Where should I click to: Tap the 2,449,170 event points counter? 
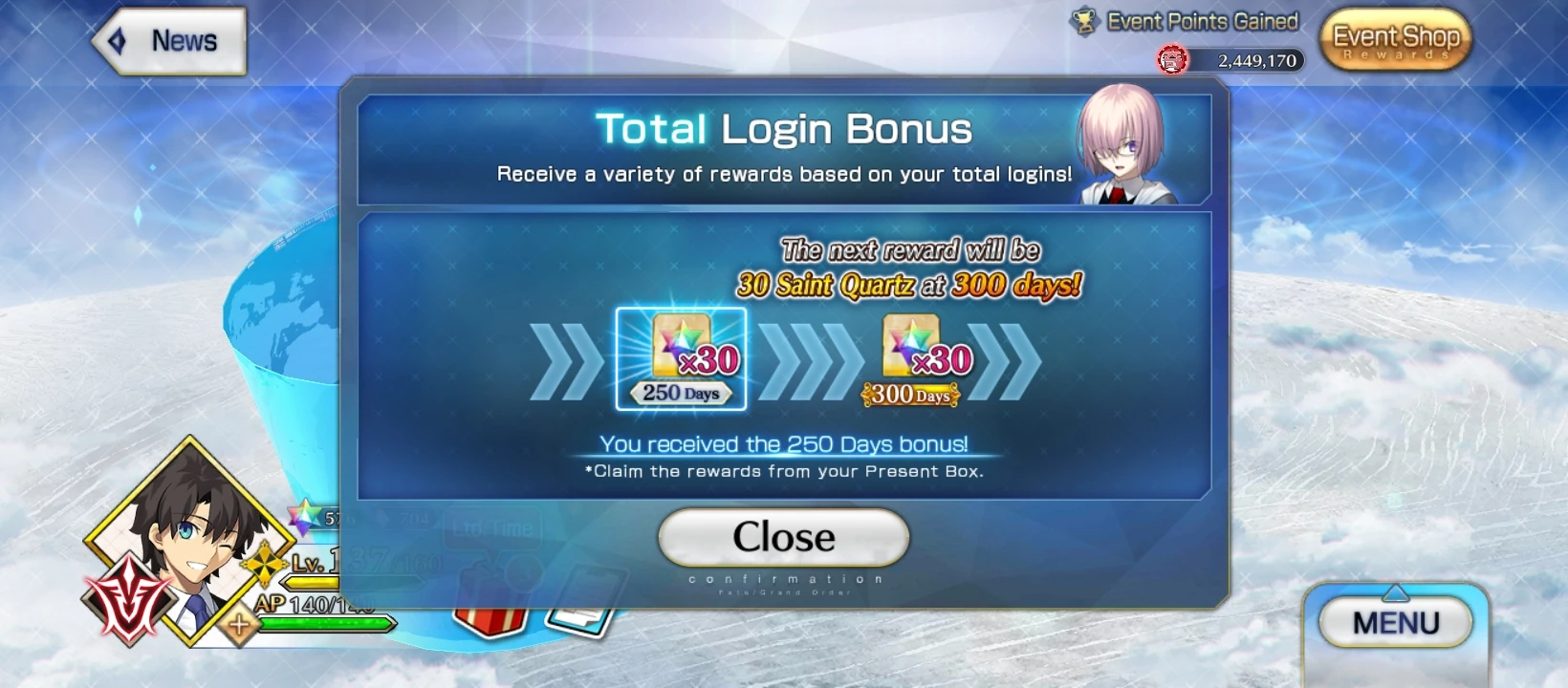pos(1256,60)
